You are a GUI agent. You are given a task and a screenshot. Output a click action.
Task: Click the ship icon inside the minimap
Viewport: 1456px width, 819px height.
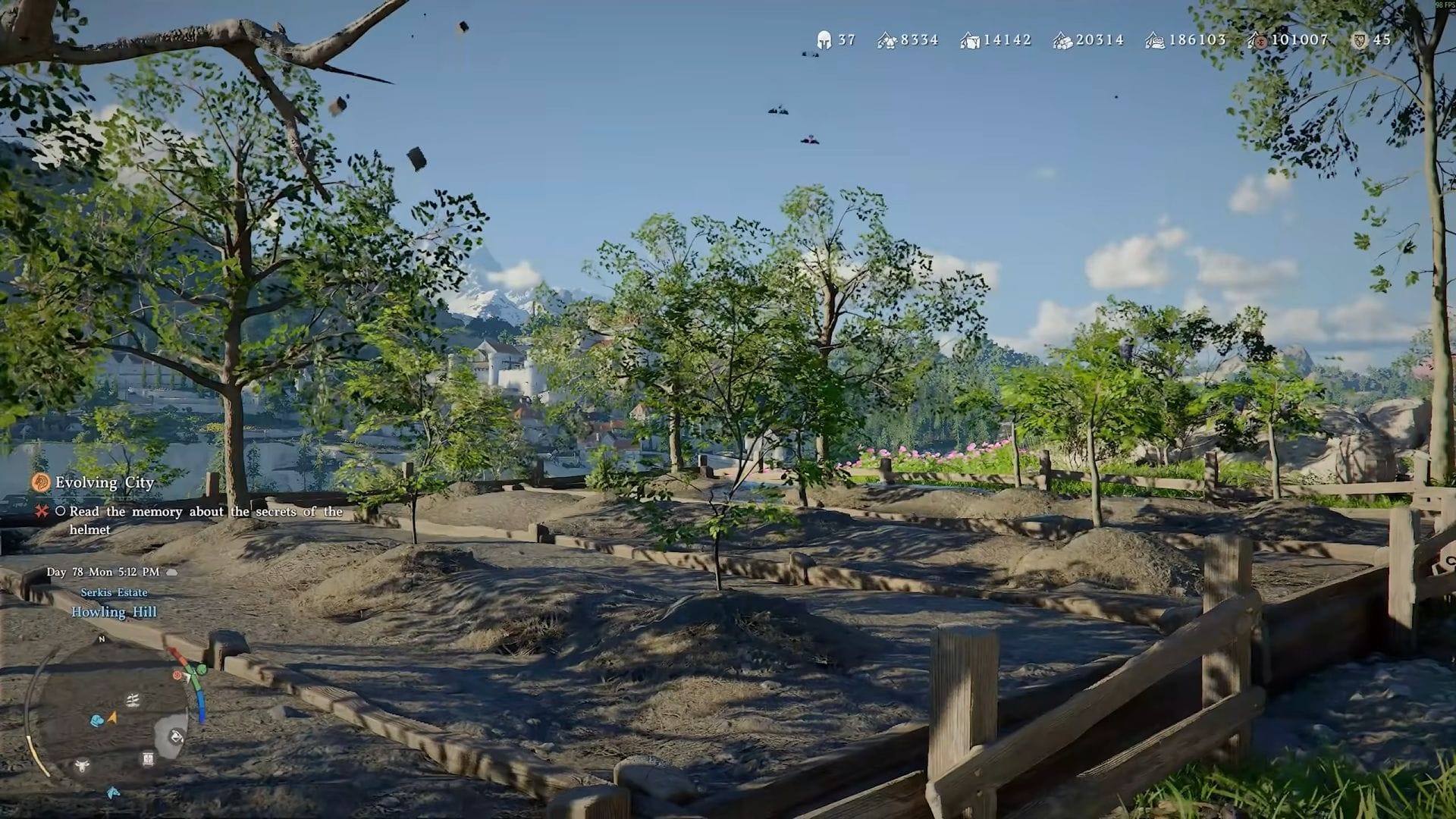(132, 700)
